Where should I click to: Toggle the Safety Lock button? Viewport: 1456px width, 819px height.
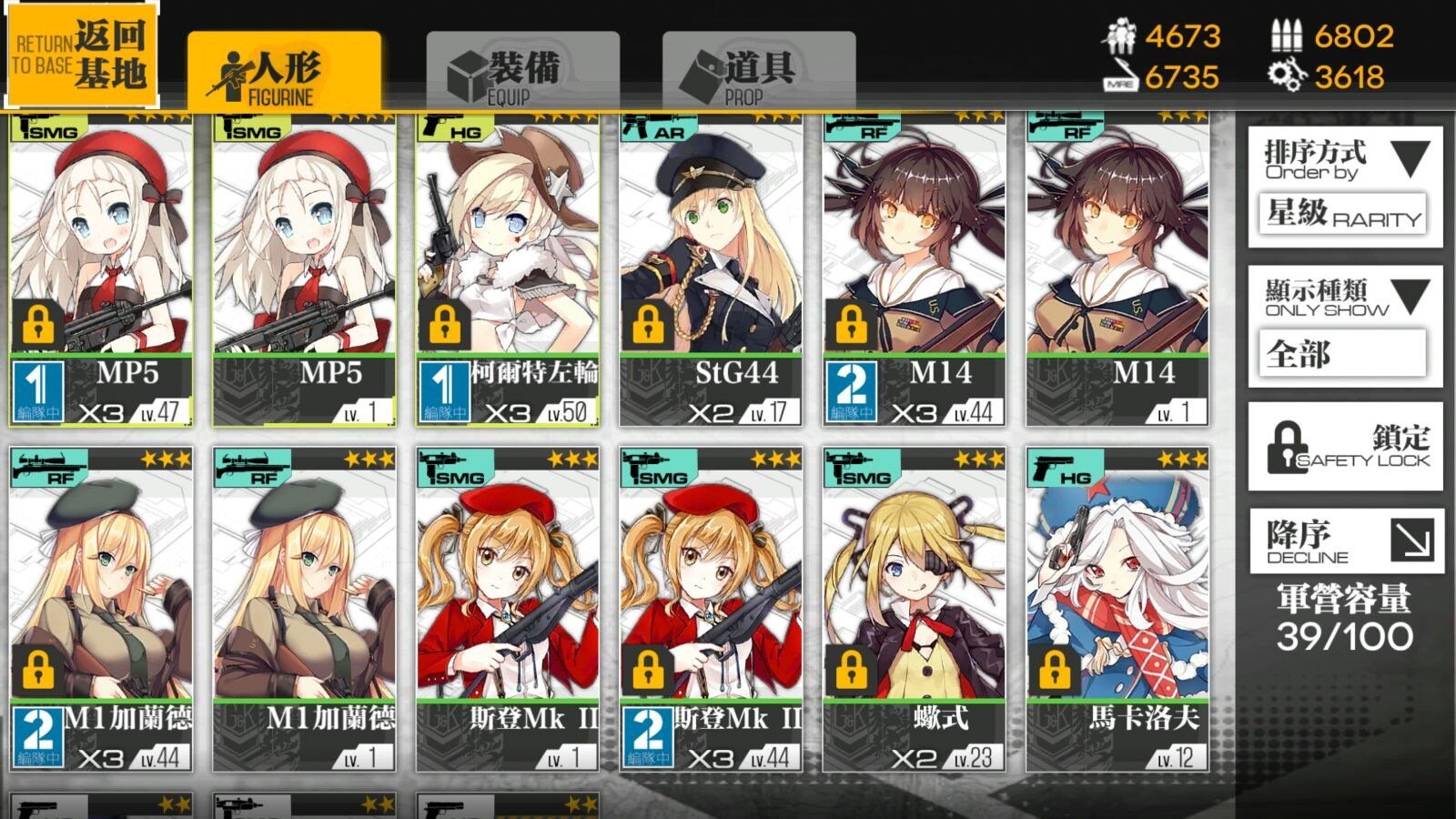click(1345, 448)
